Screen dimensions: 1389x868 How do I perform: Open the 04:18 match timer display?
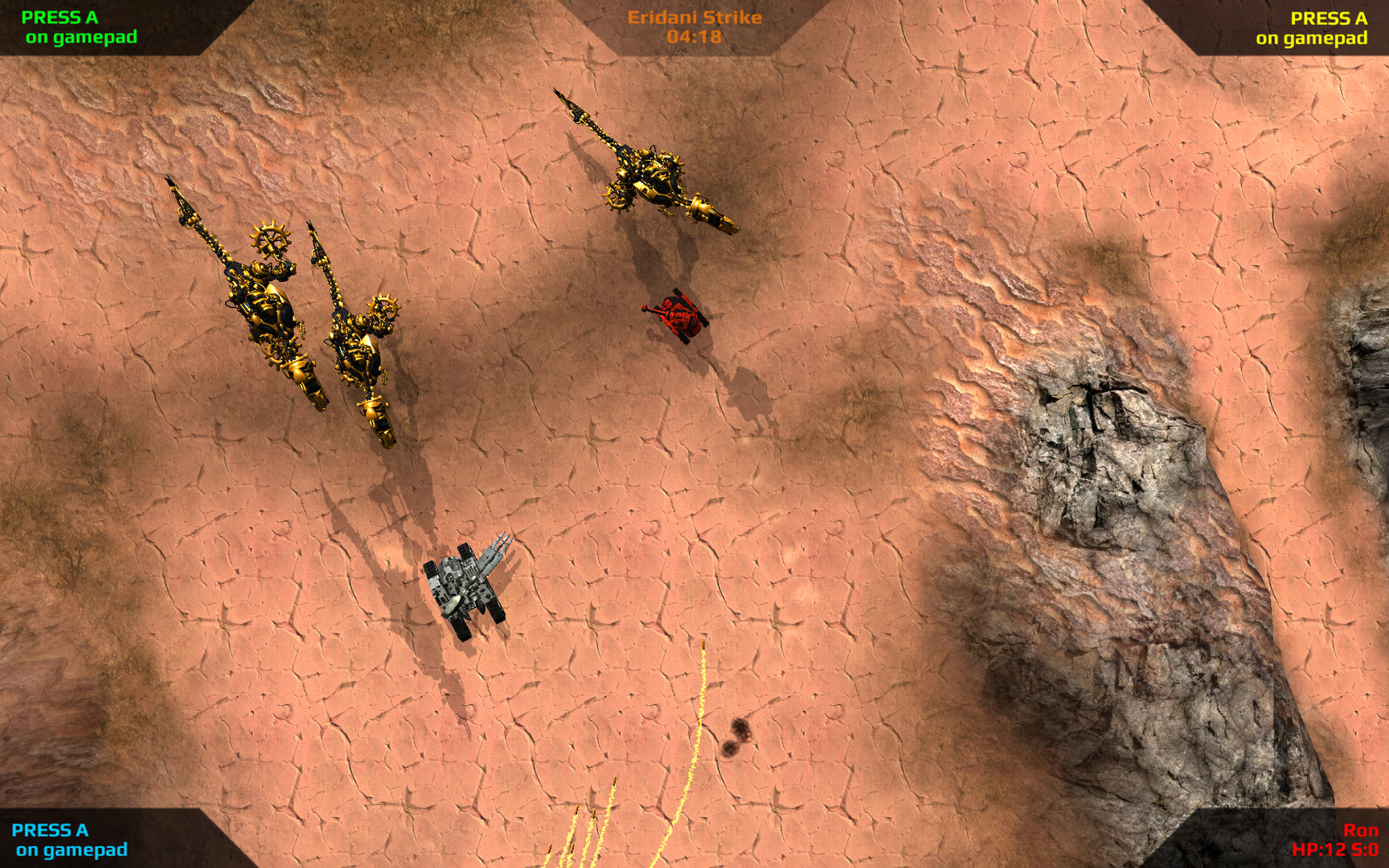point(693,35)
